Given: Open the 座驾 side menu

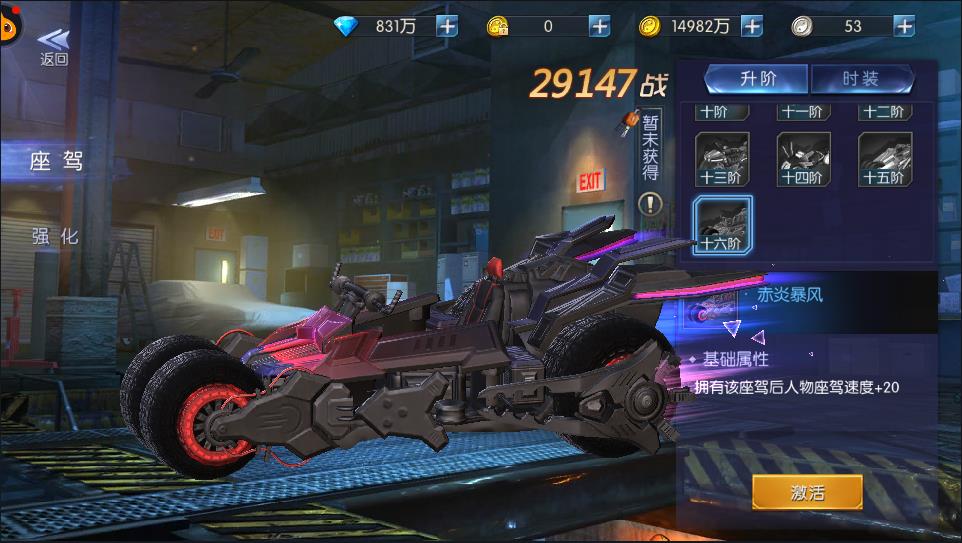Looking at the screenshot, I should pyautogui.click(x=57, y=161).
